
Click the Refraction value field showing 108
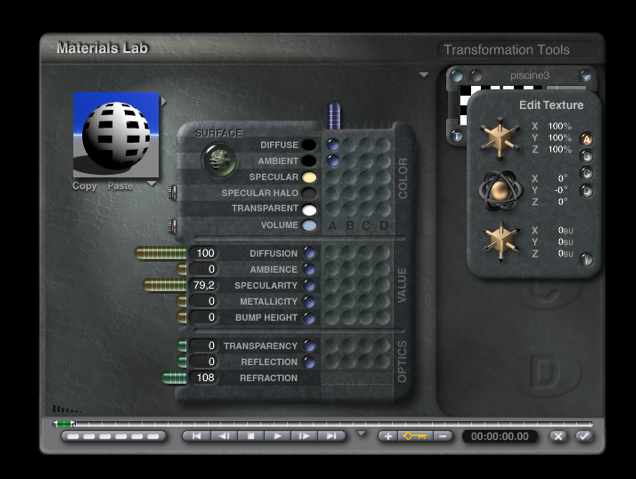205,377
